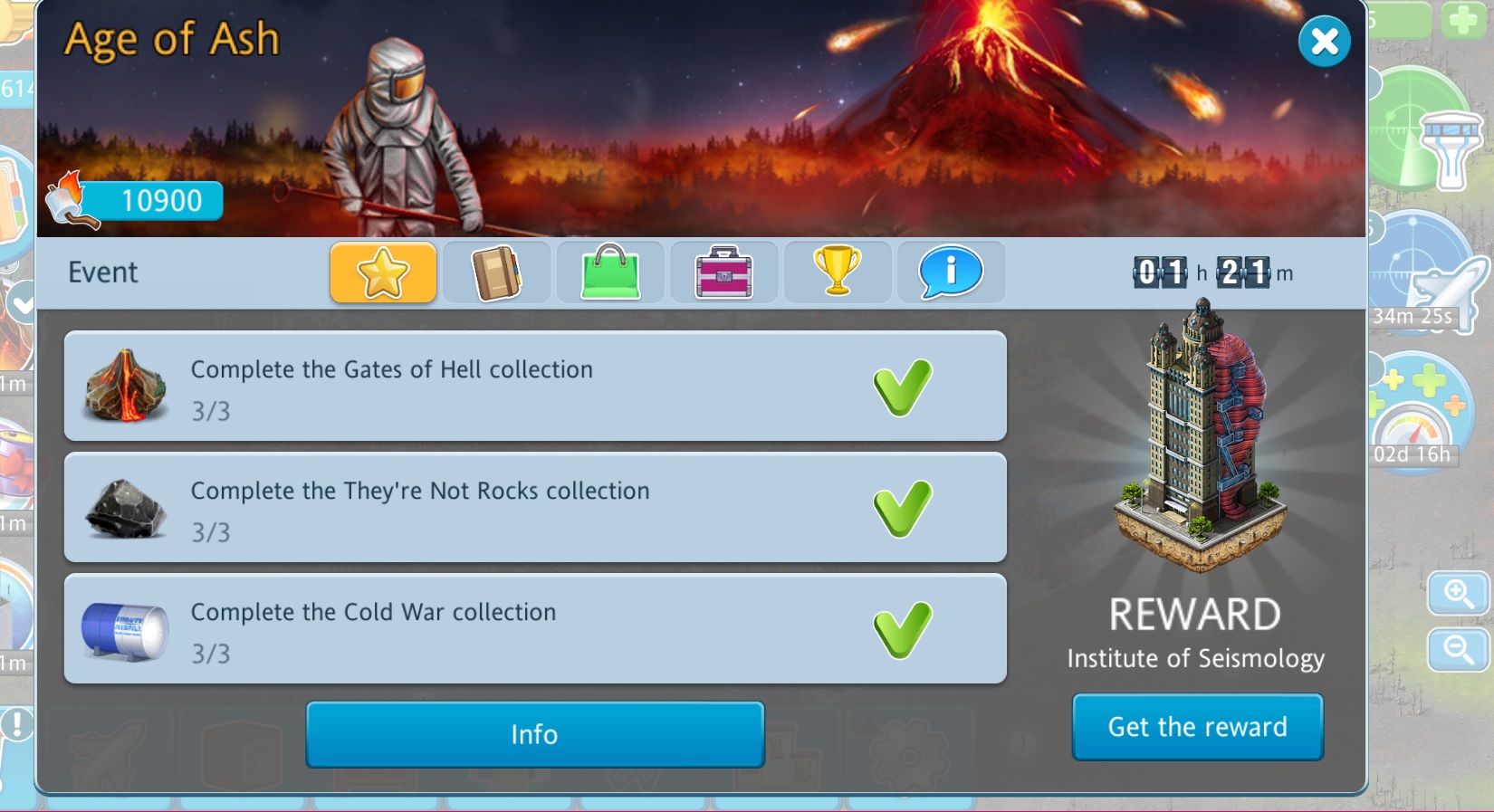The width and height of the screenshot is (1494, 812).
Task: Open the green shopping bag tab
Action: pos(610,272)
